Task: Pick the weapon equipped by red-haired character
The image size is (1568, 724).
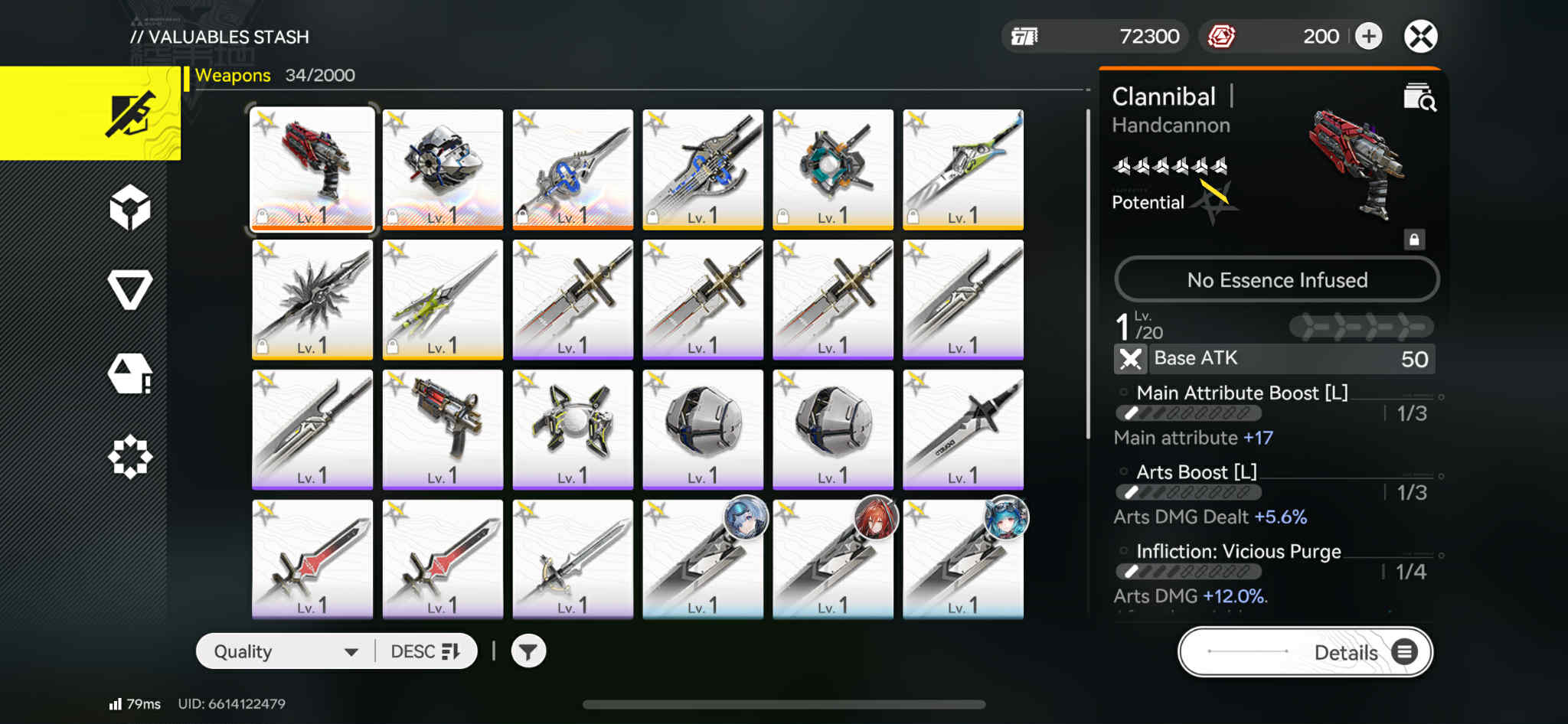Action: click(833, 559)
